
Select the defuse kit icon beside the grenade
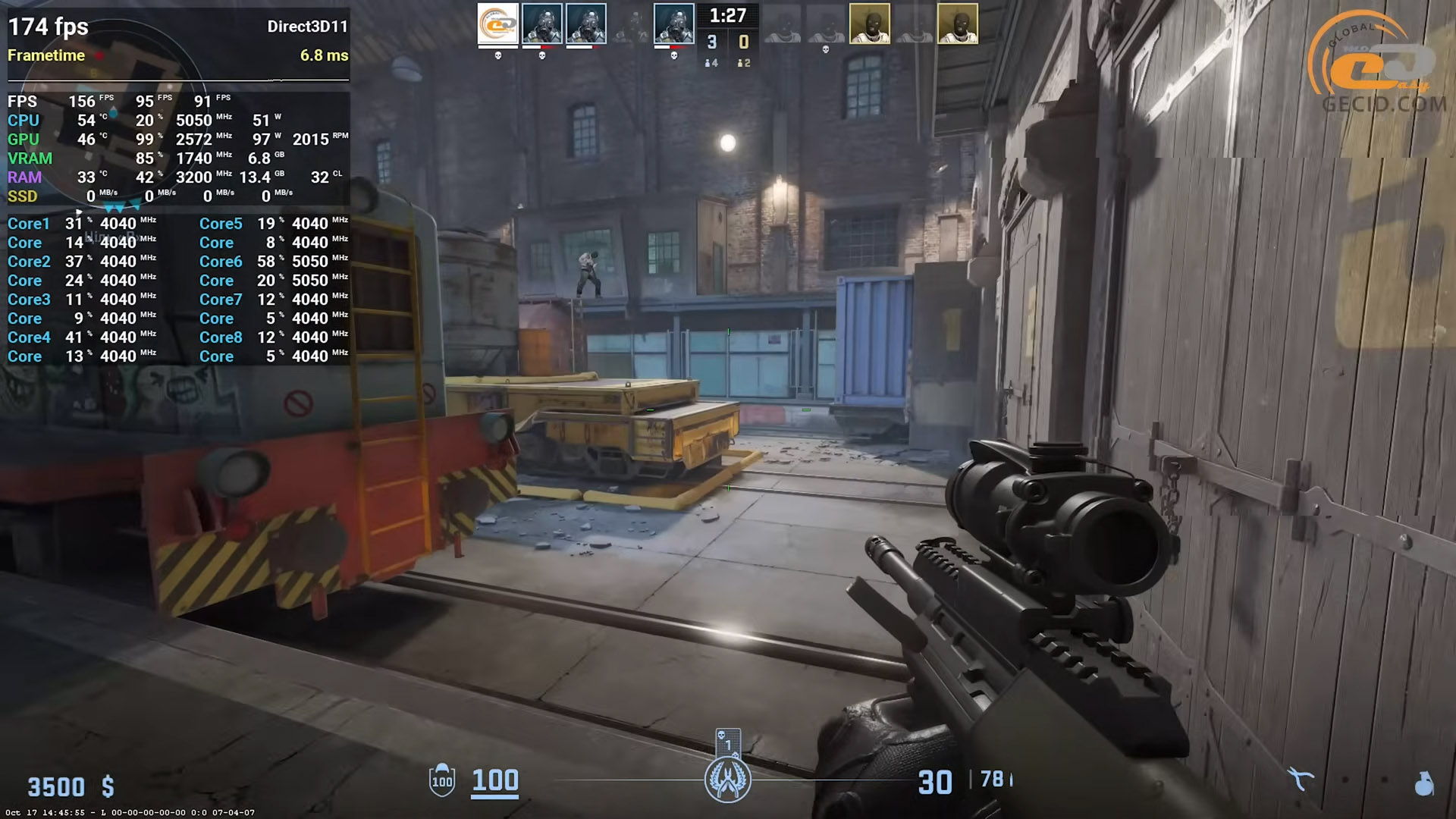(x=1301, y=779)
